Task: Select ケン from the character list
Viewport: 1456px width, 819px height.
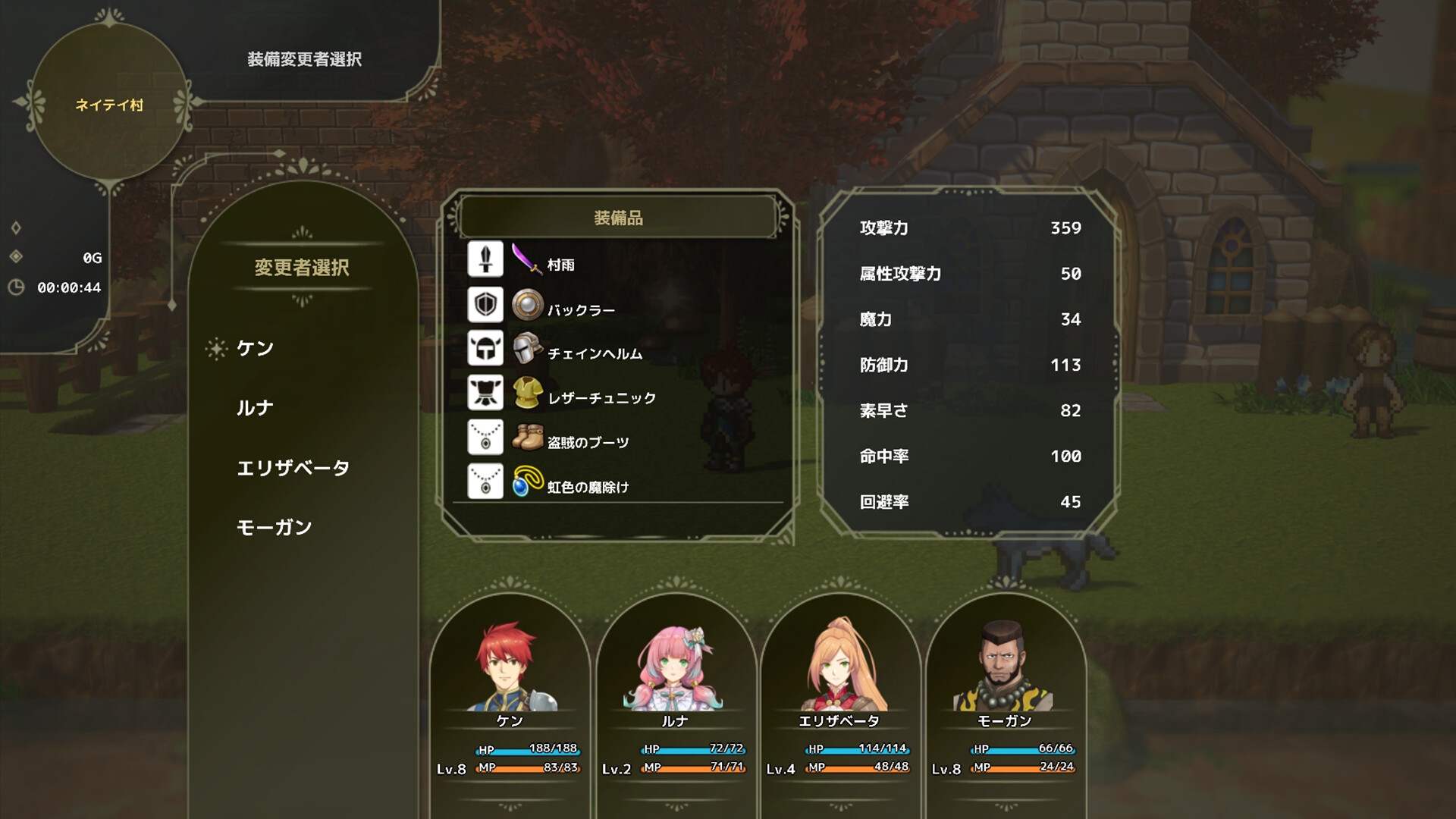Action: tap(257, 348)
